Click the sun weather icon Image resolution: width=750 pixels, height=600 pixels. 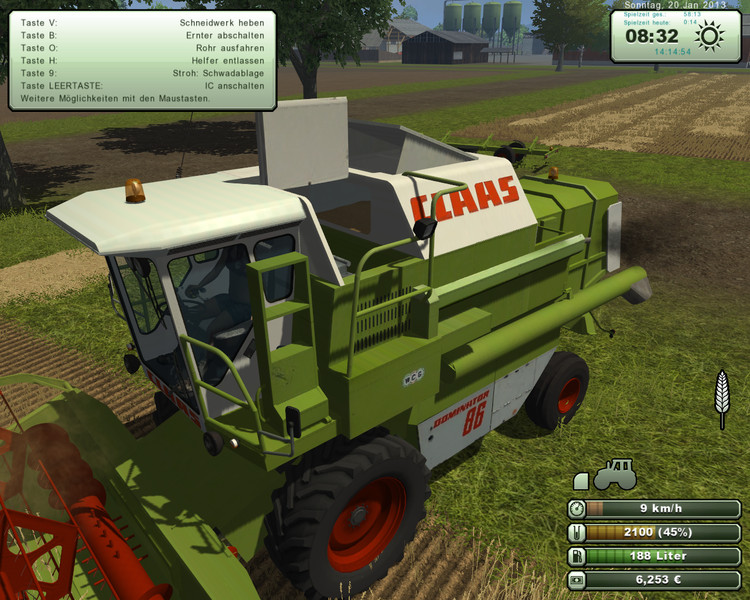(709, 37)
